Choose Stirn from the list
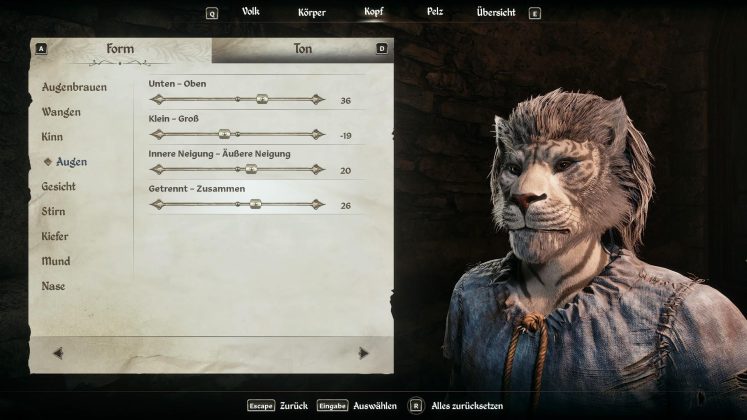Image resolution: width=747 pixels, height=420 pixels. pos(53,211)
